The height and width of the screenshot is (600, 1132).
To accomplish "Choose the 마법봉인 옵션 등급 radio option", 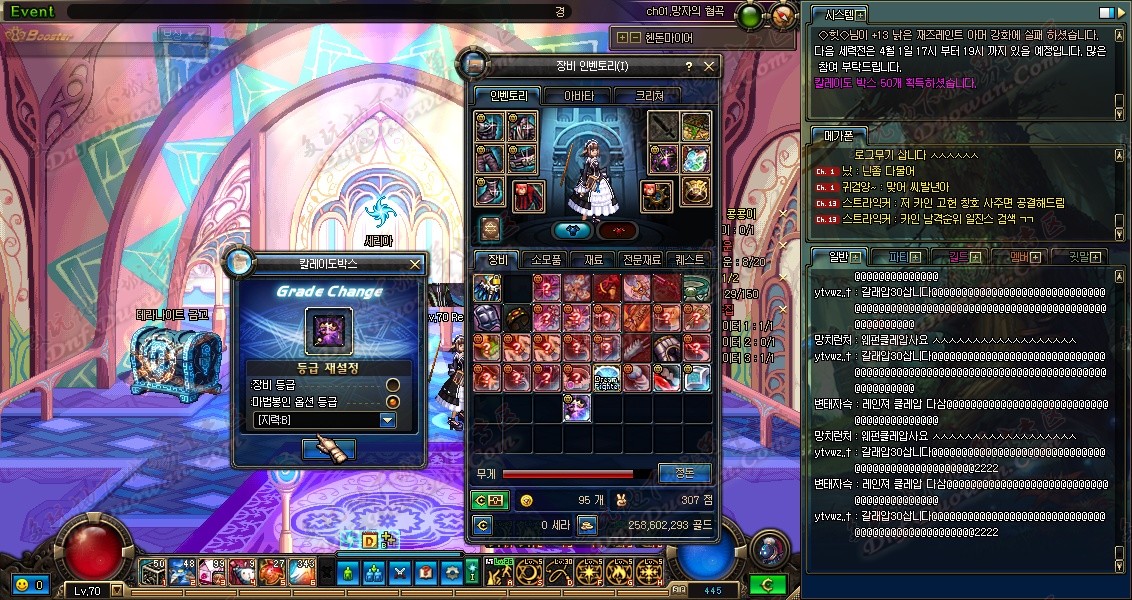I will [x=393, y=402].
